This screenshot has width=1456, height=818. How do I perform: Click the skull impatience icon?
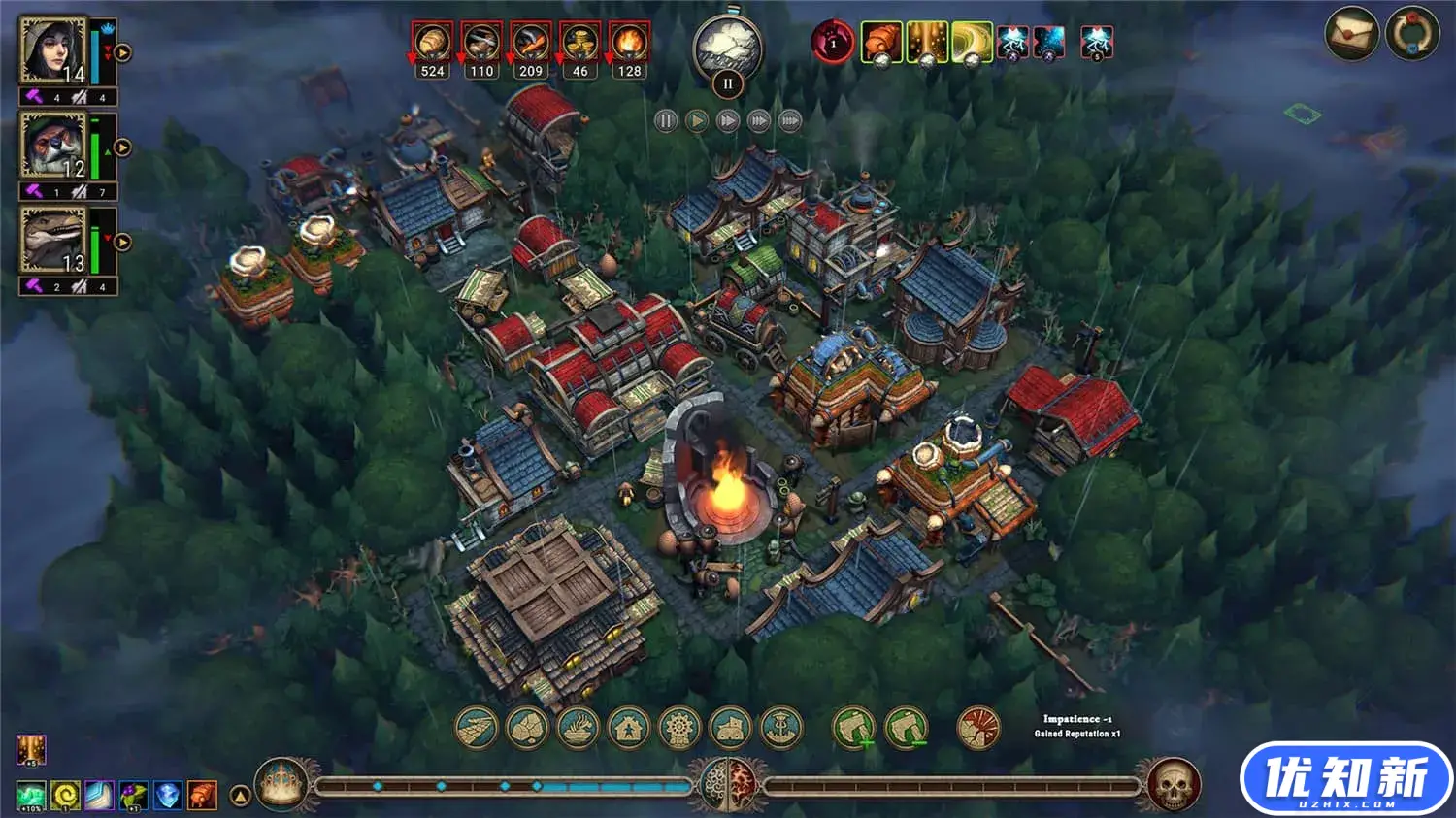tap(1174, 784)
